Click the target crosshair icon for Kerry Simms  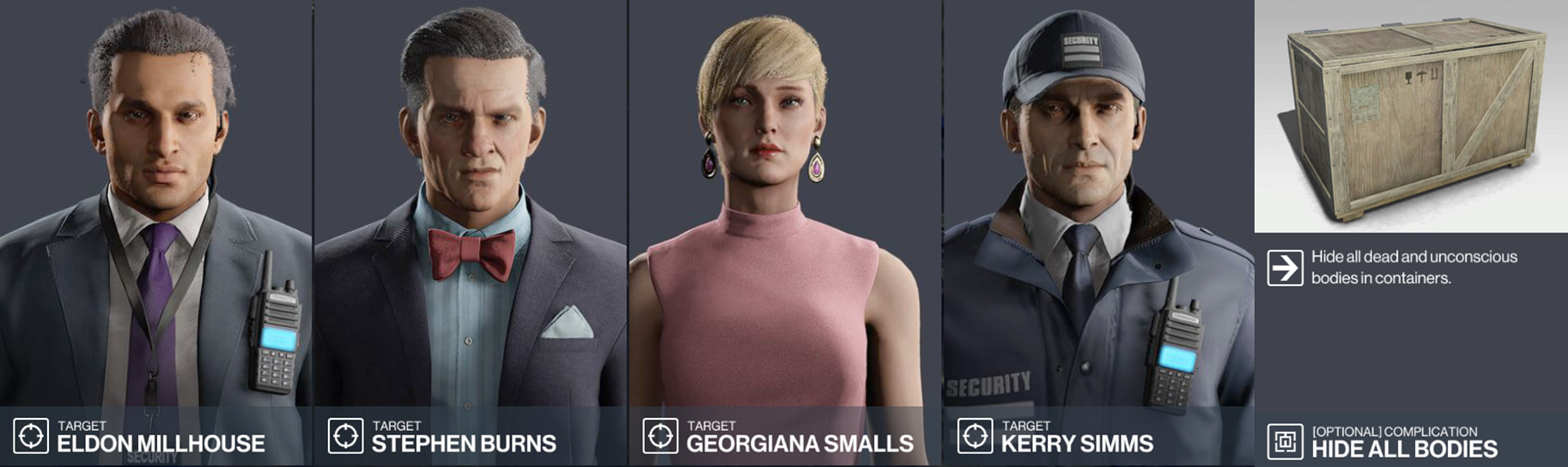975,436
